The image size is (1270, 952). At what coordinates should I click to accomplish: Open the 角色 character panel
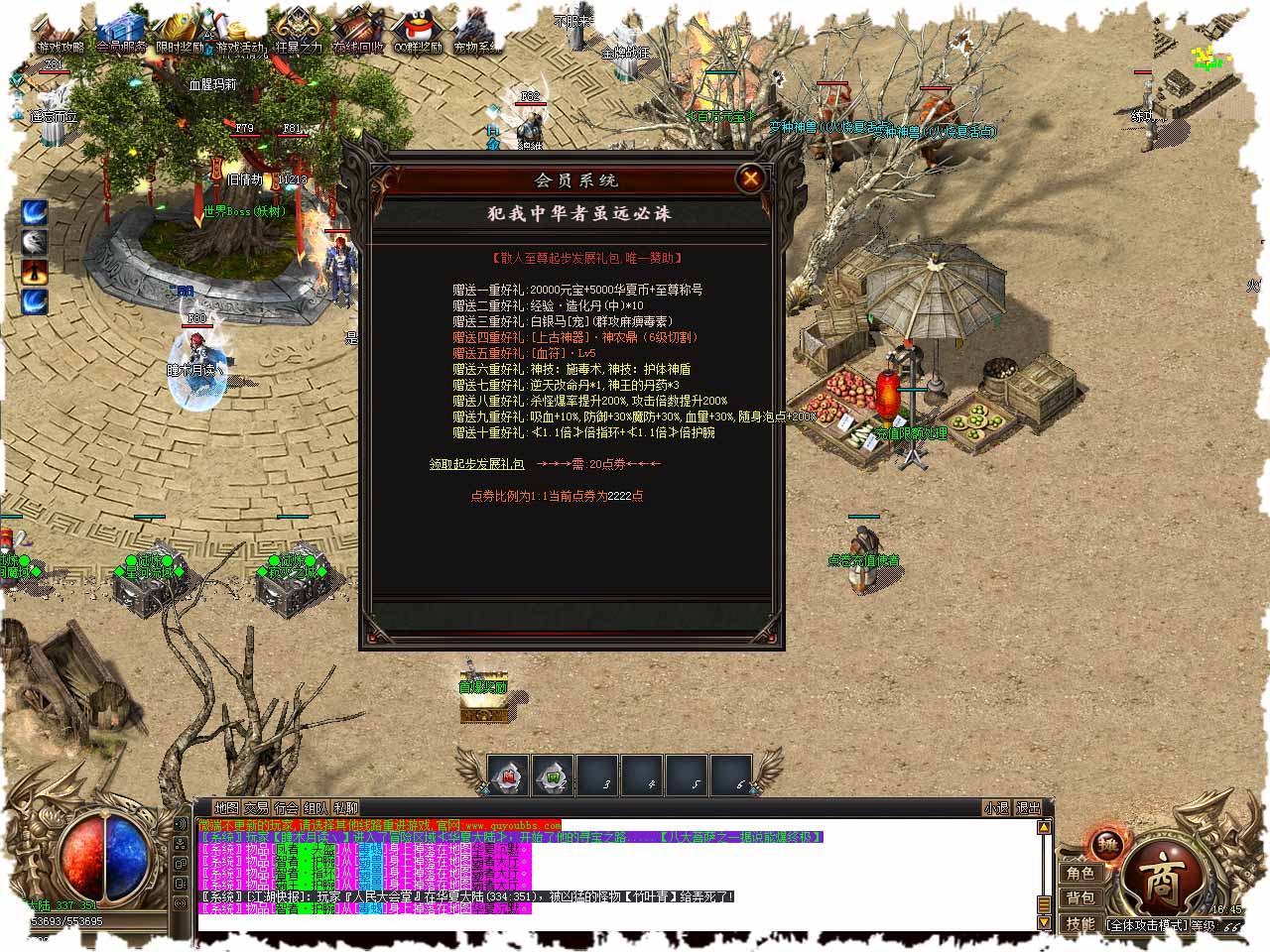pos(1080,873)
